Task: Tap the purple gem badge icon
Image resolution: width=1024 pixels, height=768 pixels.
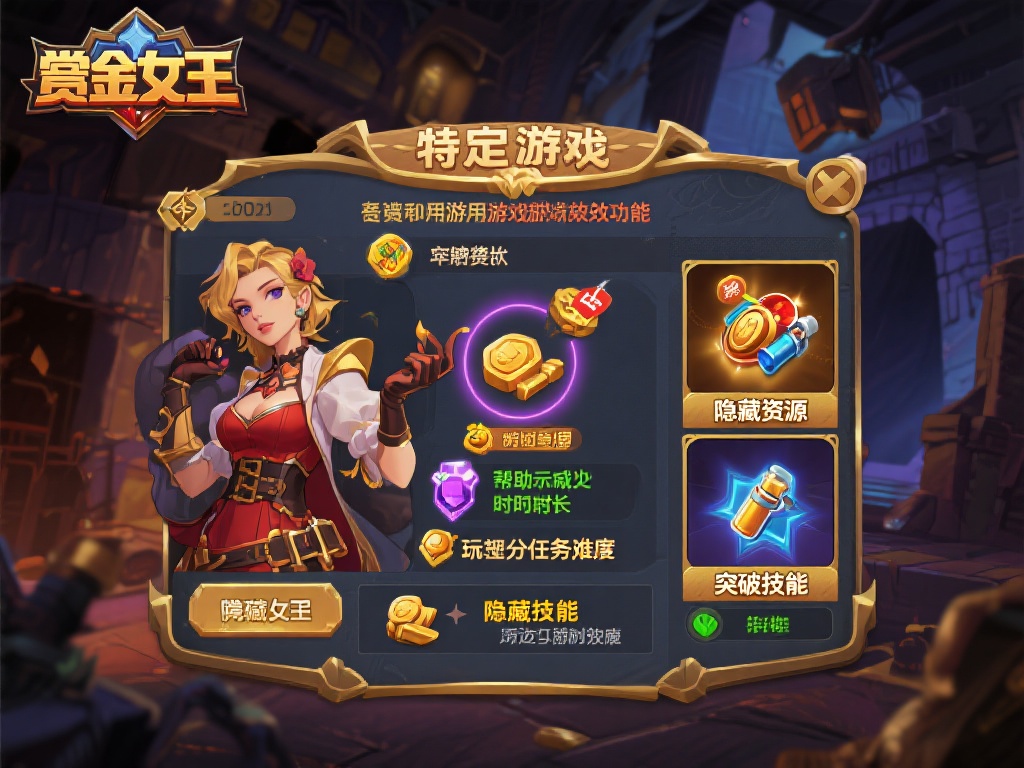Action: [x=455, y=490]
